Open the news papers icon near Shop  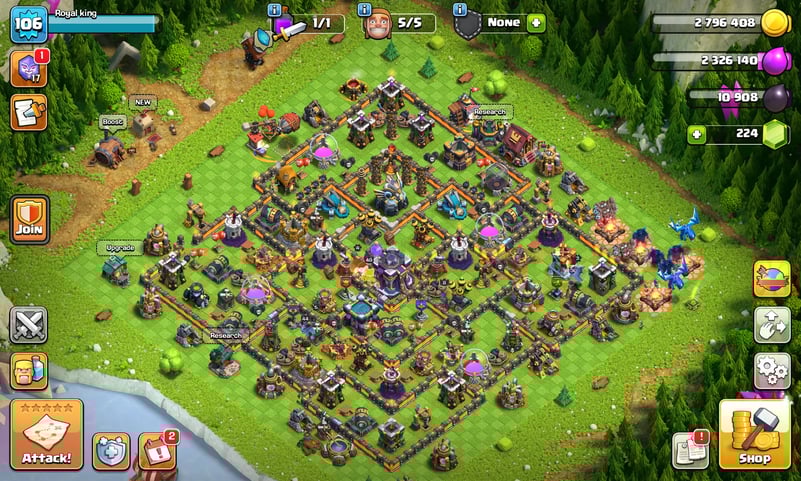click(691, 450)
